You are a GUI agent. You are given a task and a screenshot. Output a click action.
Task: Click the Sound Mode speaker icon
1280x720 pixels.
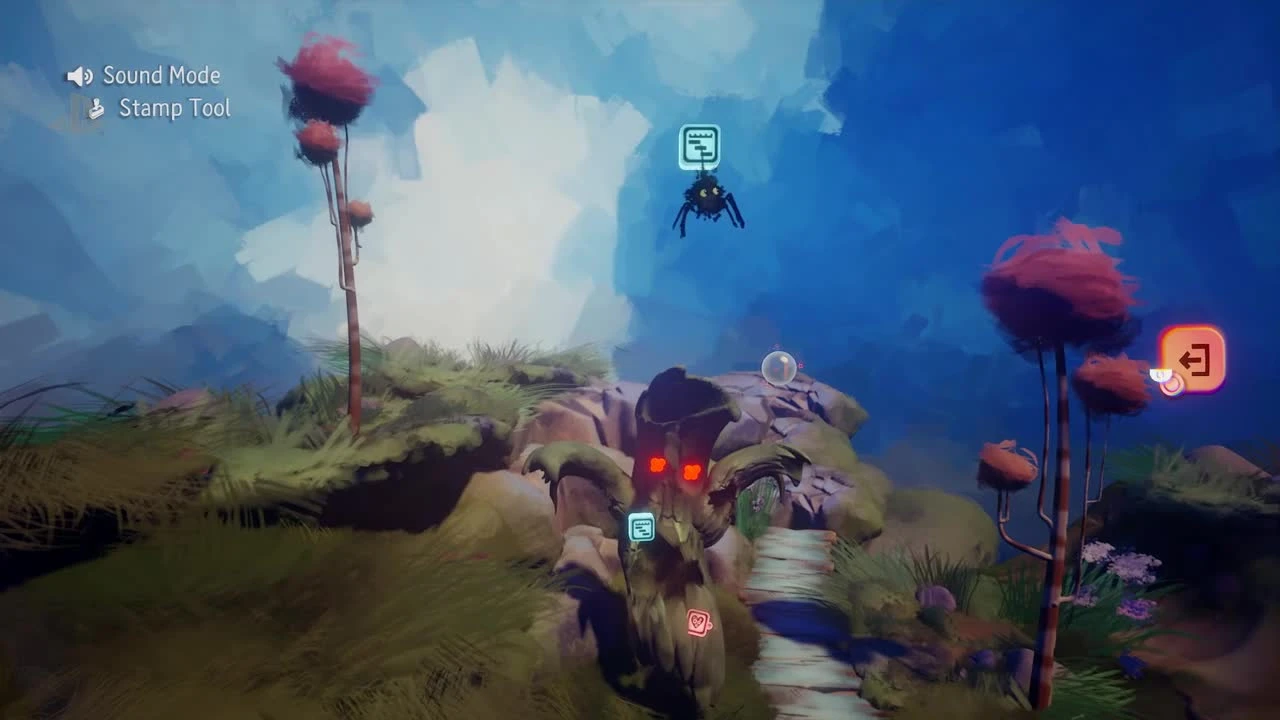point(78,75)
